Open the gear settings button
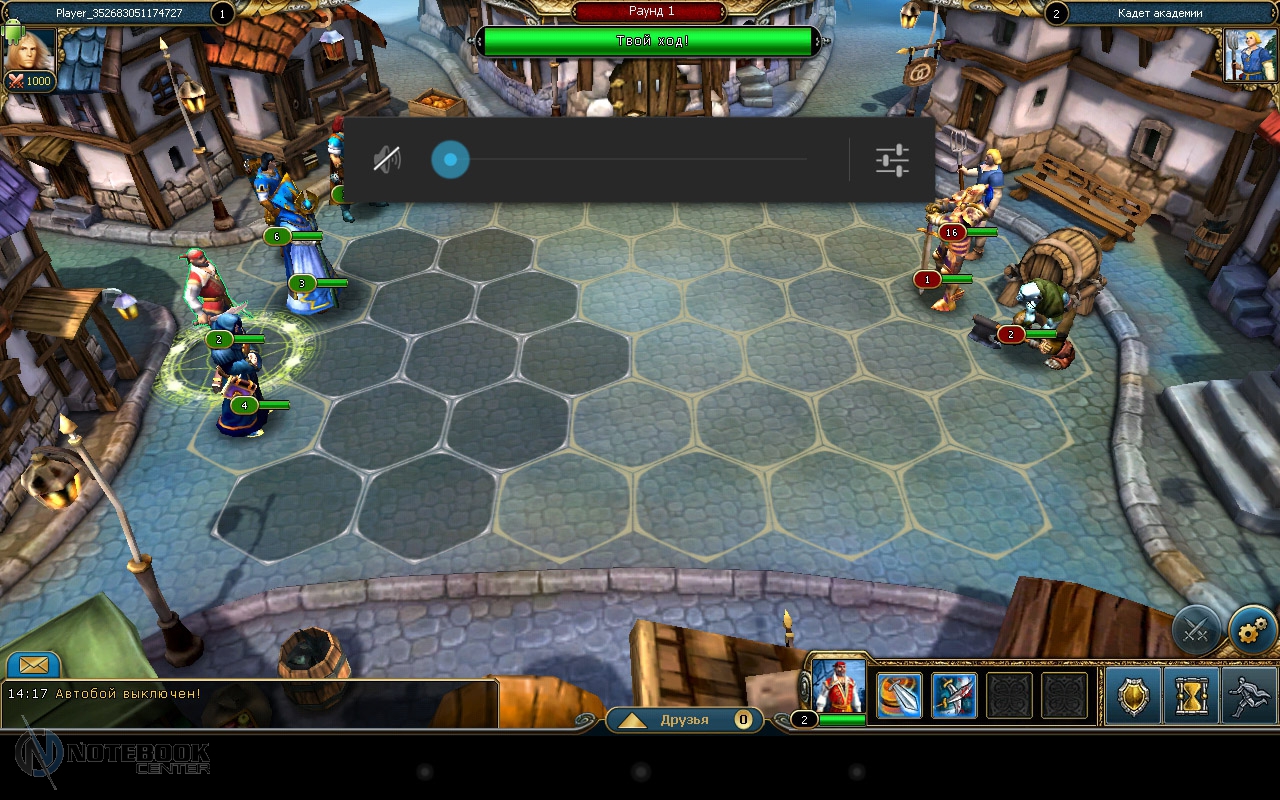The image size is (1280, 800). [x=1252, y=631]
